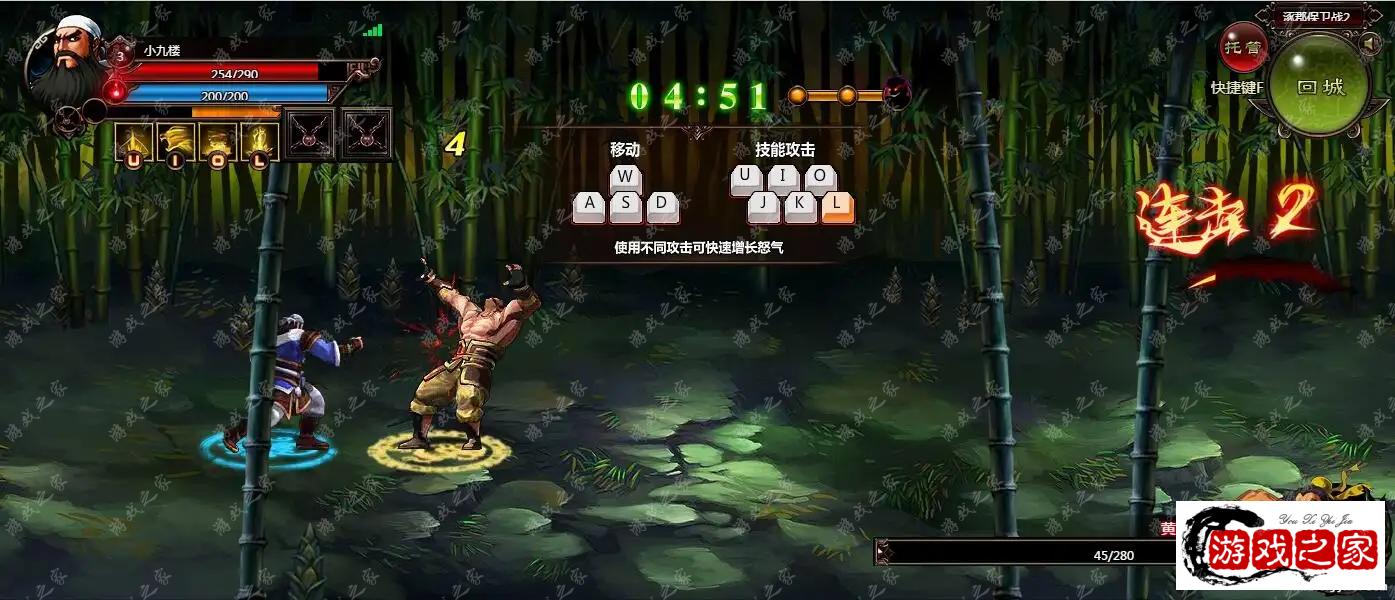
Task: Use the skill icon labeled U
Action: coord(133,141)
